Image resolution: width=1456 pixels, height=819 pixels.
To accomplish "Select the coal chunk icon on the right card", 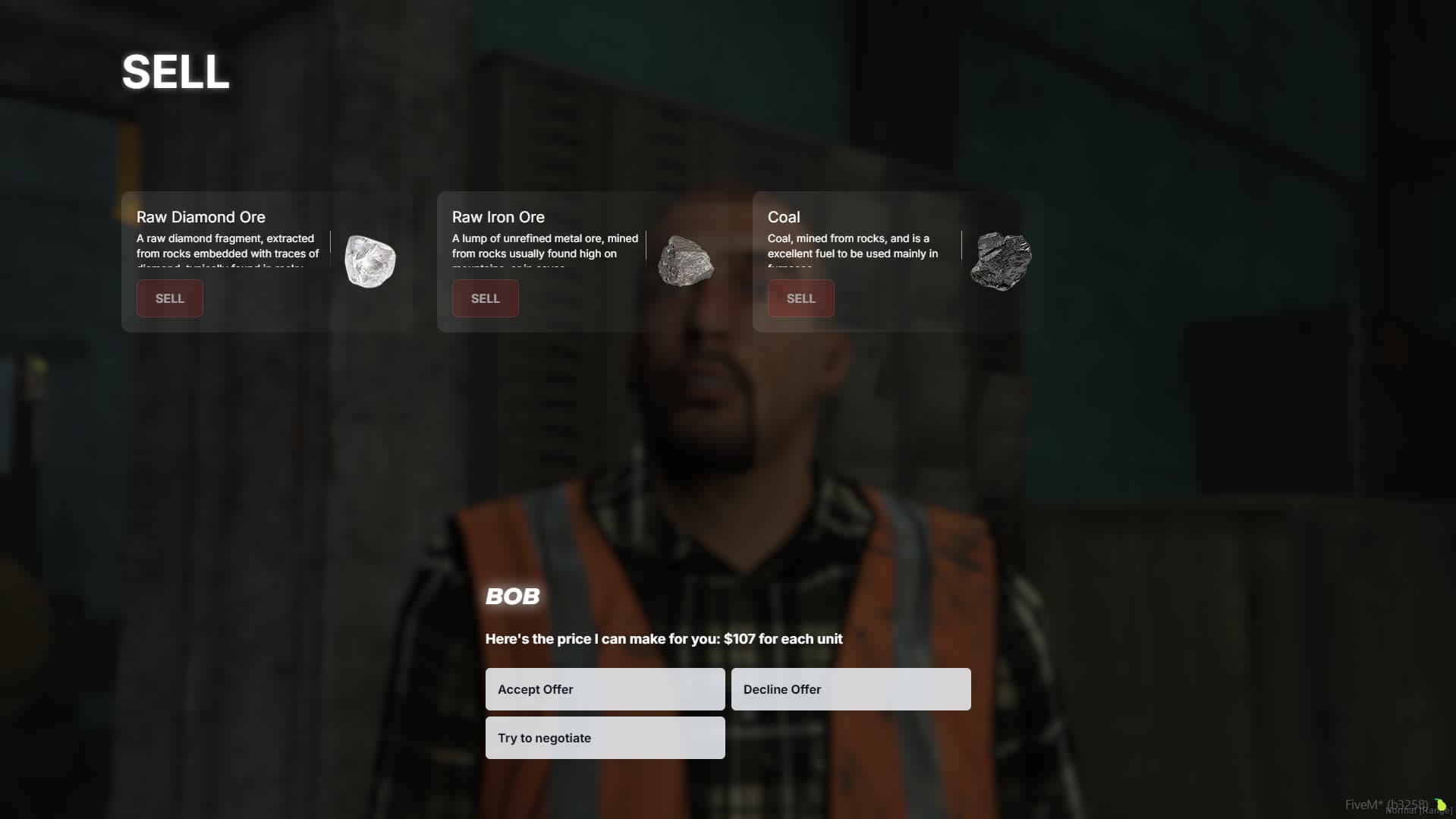I will point(1000,260).
